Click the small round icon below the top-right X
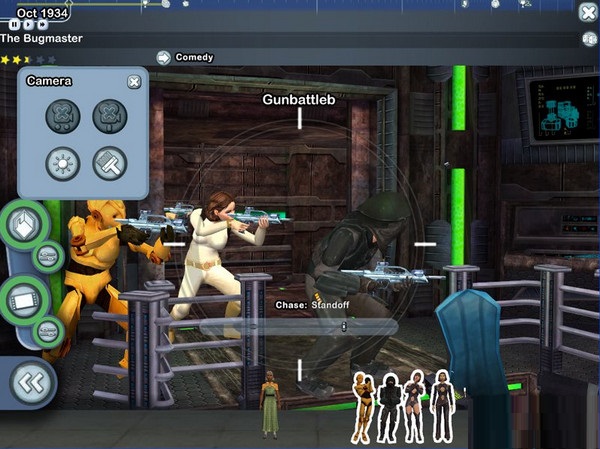Screen dimensions: 600x449 click(589, 38)
